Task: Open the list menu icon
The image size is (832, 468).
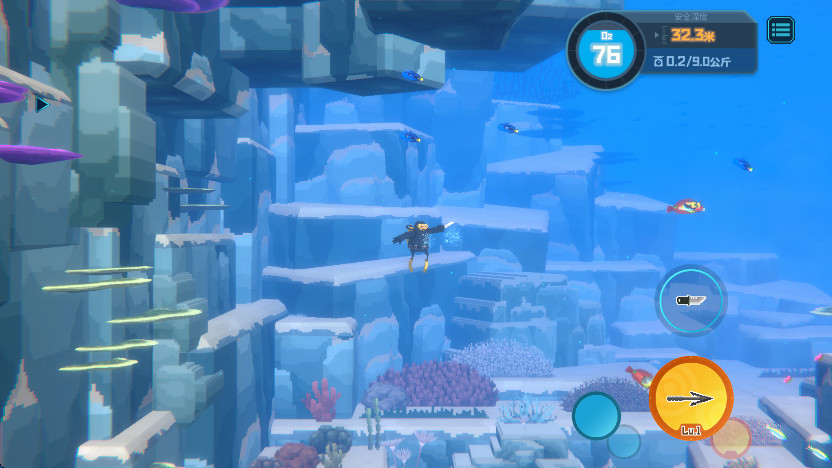Action: coord(781,29)
